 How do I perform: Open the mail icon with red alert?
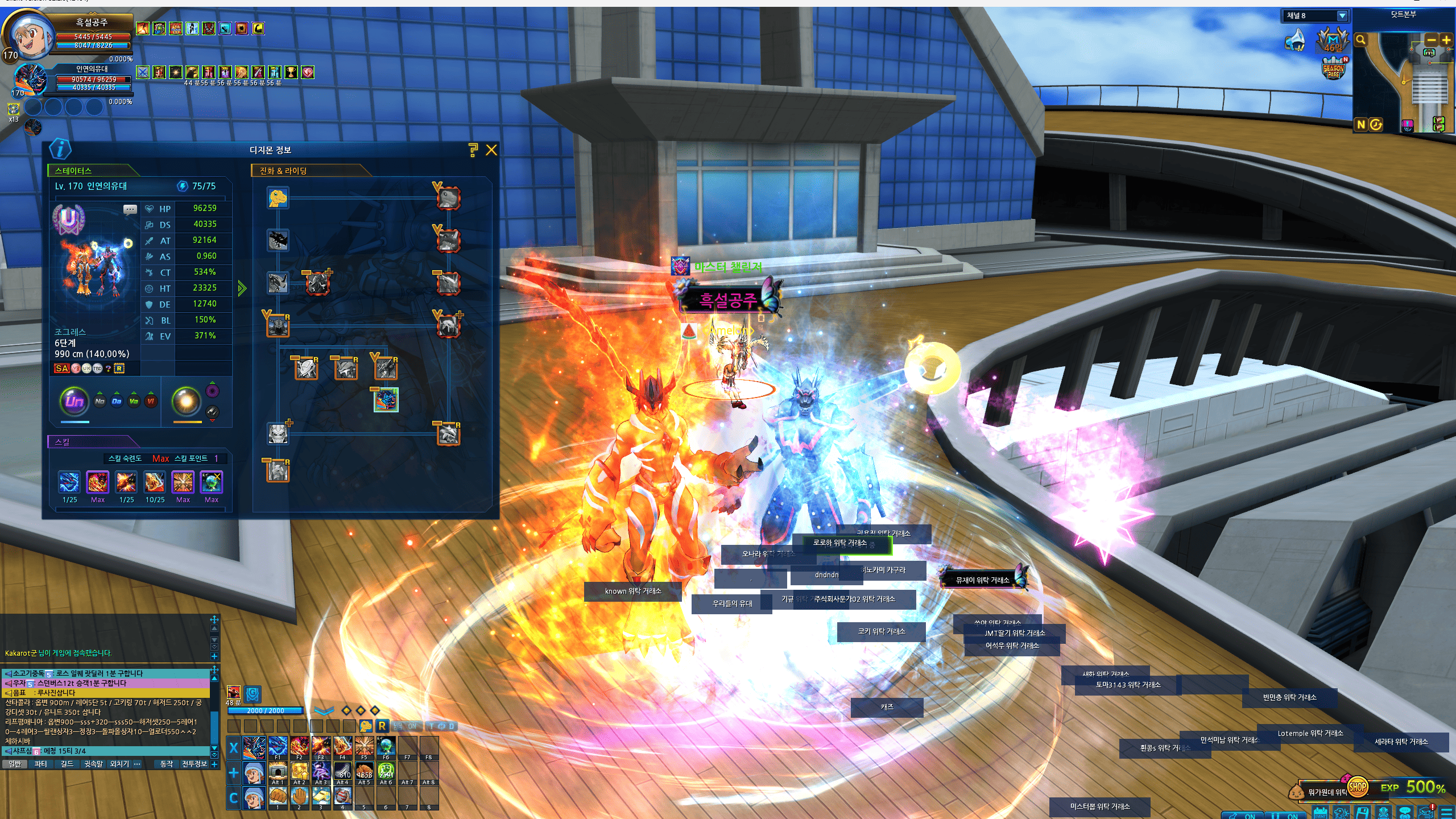click(1426, 812)
